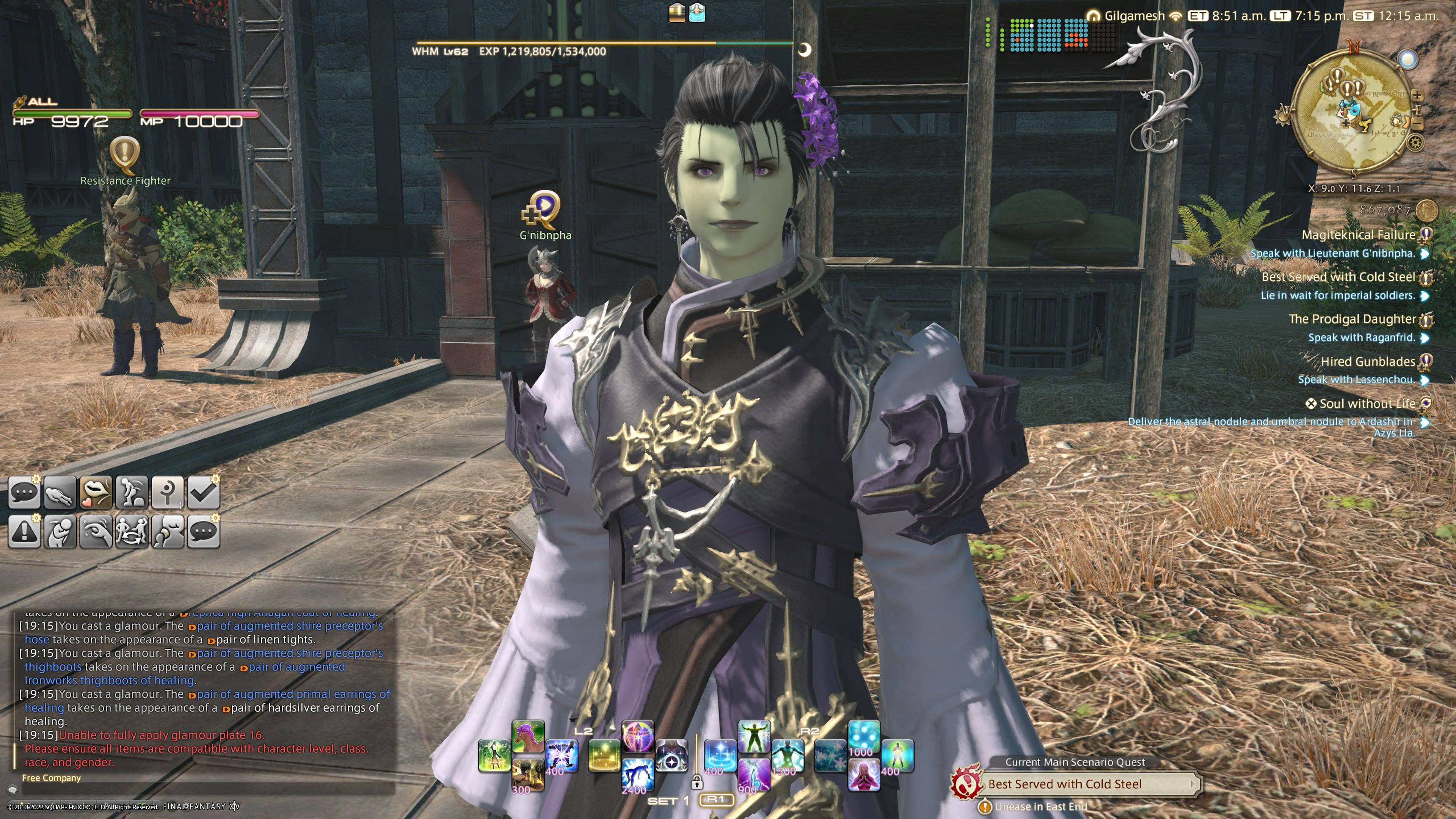This screenshot has height=819, width=1456.
Task: Trigger the checkmark macro icon
Action: coord(203,492)
